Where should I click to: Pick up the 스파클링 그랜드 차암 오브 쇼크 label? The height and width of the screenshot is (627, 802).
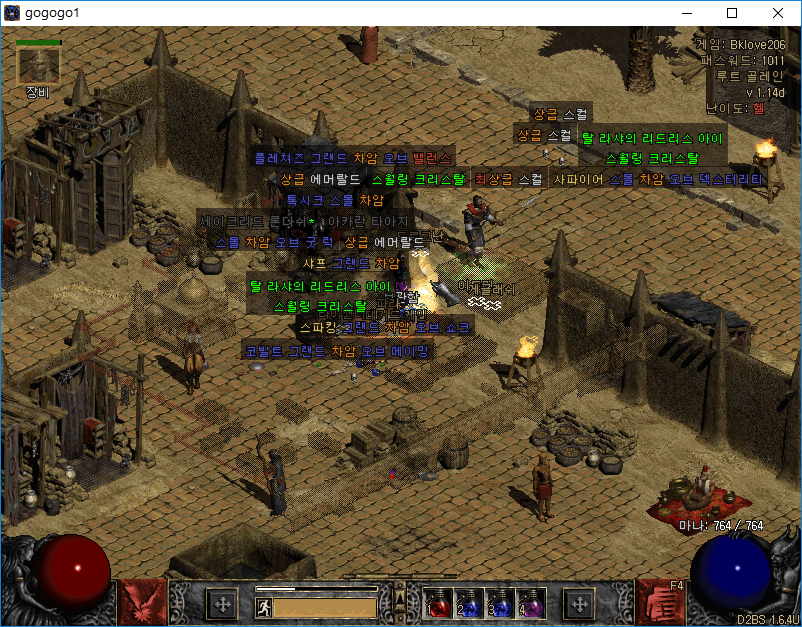[x=384, y=327]
